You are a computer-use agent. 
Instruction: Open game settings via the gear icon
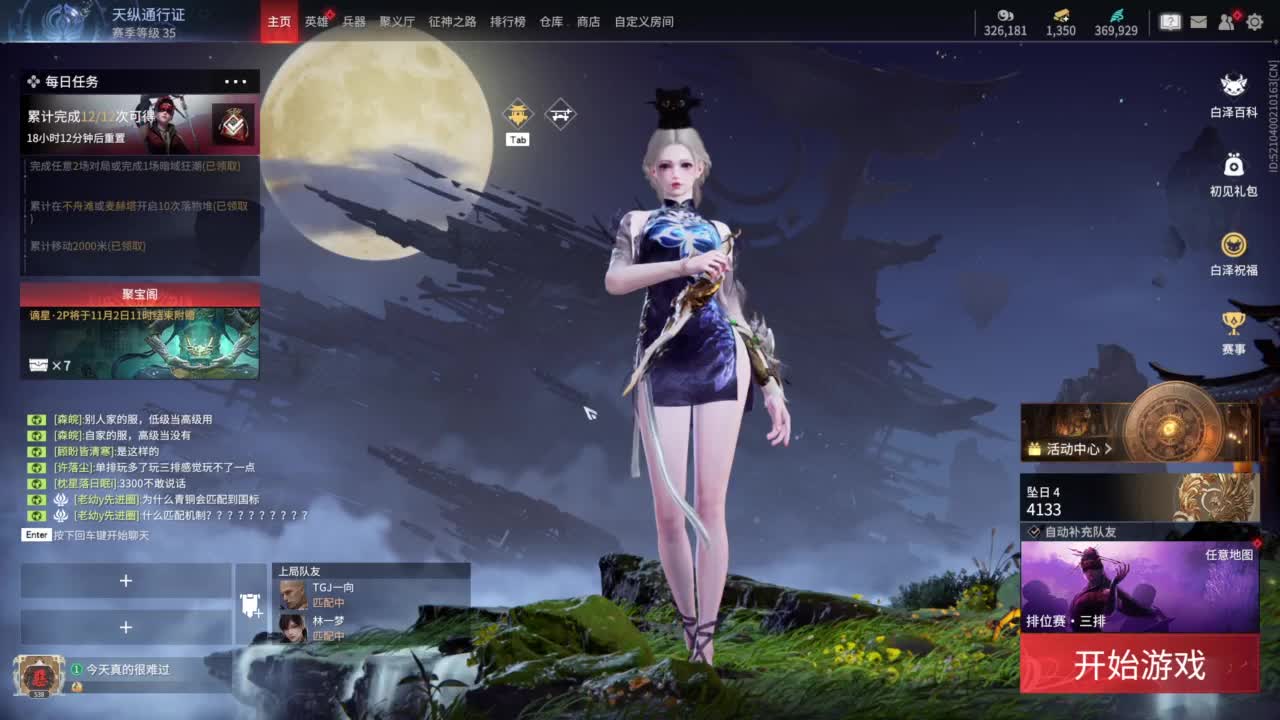[x=1253, y=20]
